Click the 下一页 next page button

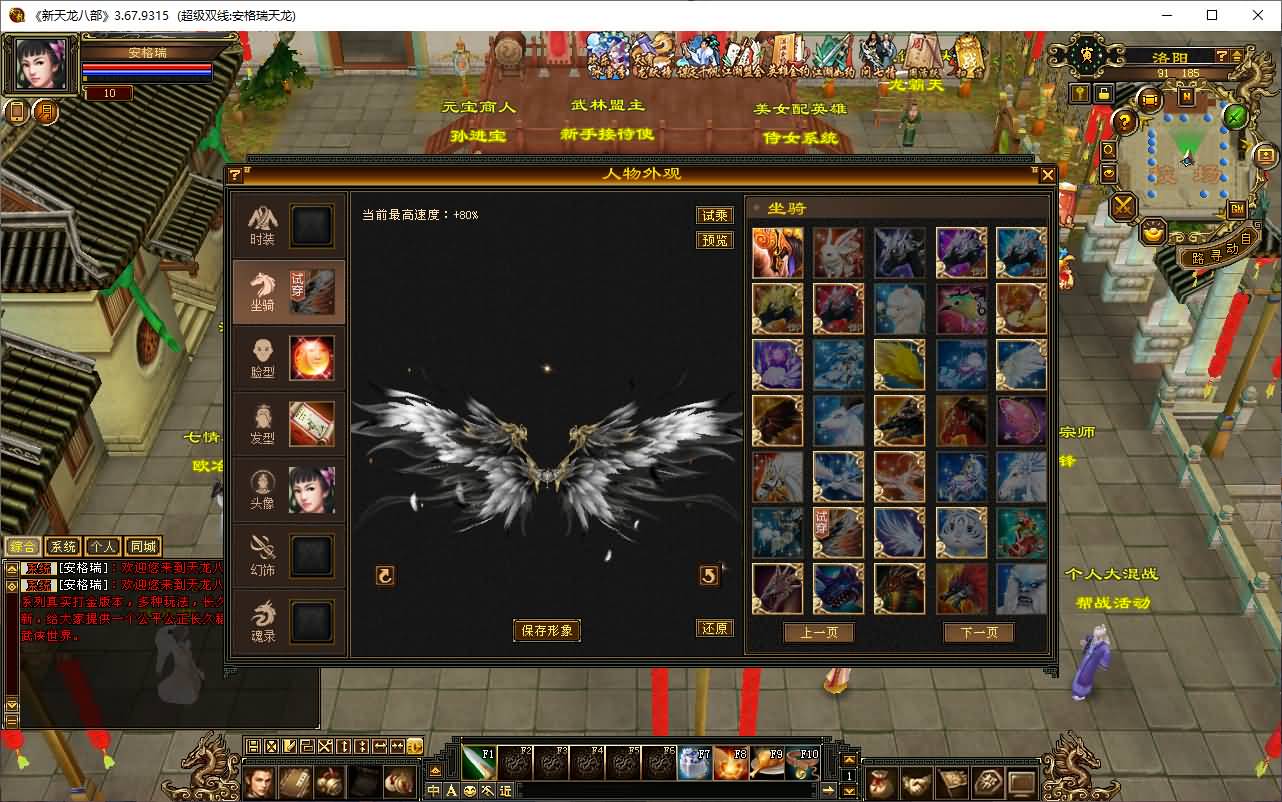pos(978,632)
